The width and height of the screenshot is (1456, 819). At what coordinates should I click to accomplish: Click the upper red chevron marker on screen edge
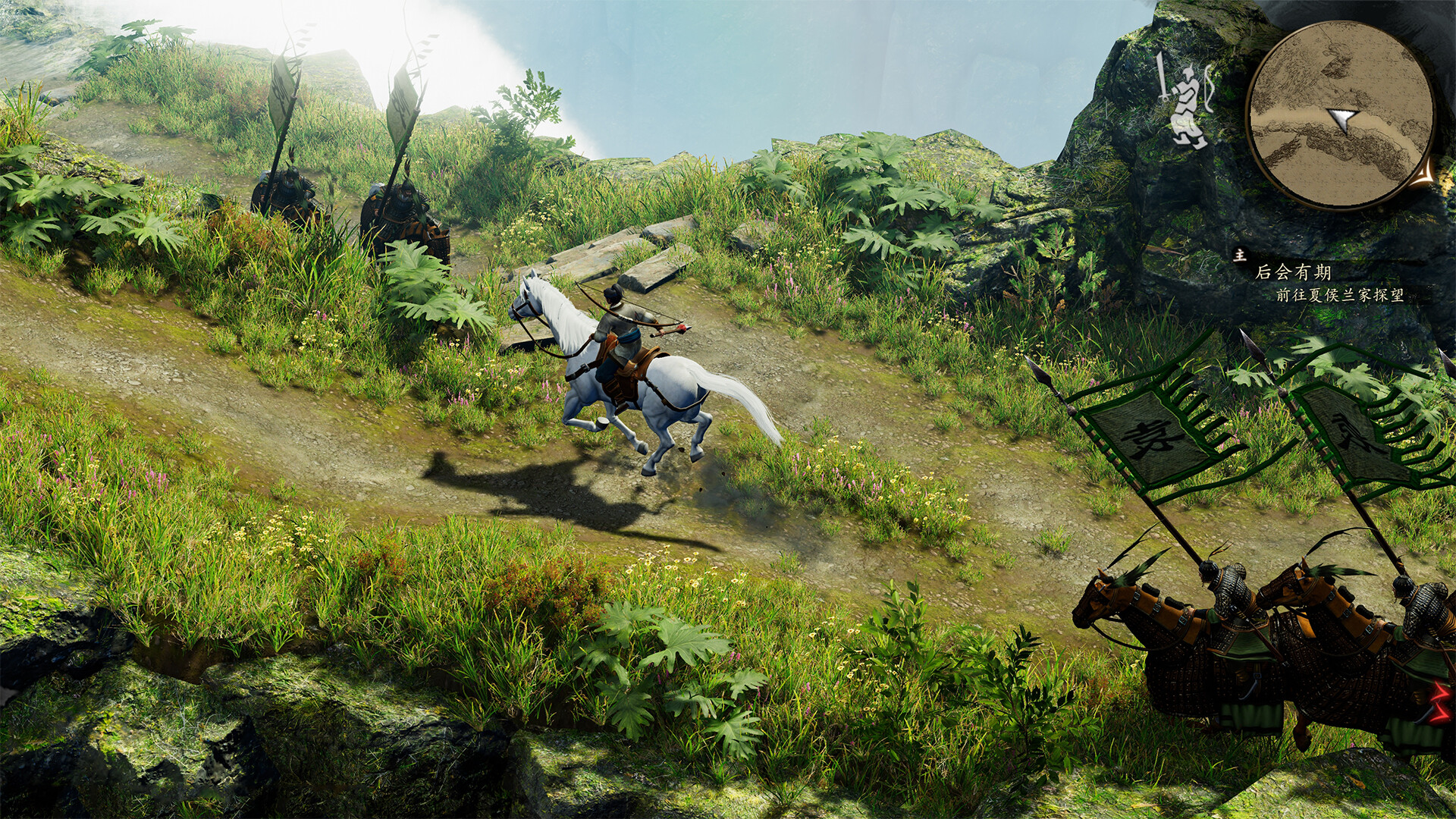click(1439, 691)
